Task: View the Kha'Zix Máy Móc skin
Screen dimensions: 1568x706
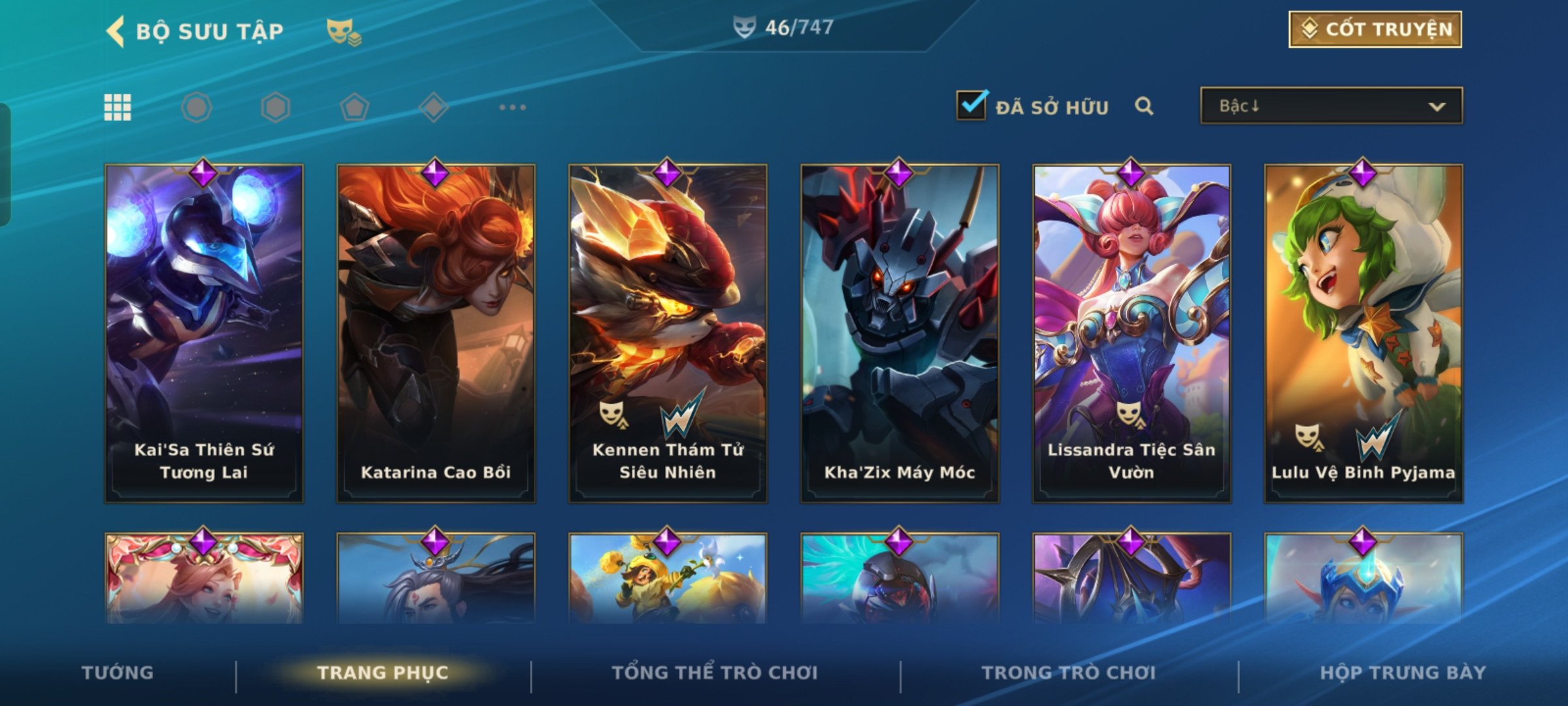Action: [900, 333]
